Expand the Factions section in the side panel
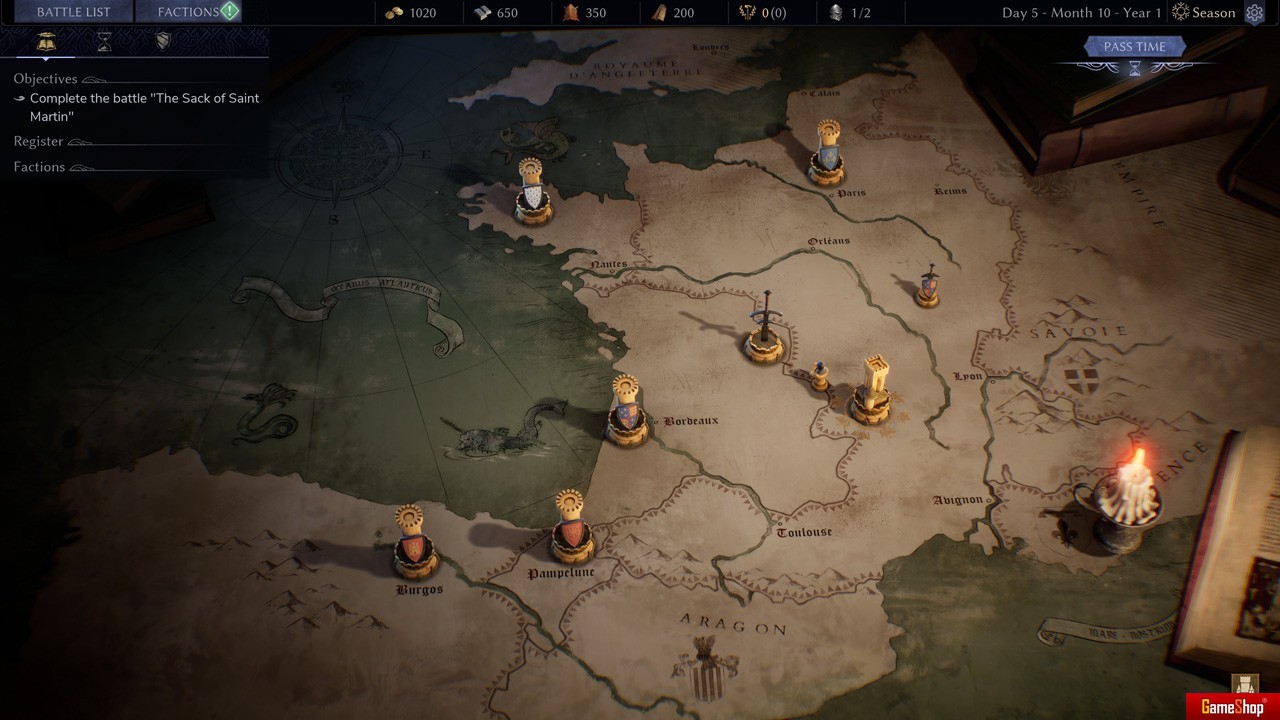The height and width of the screenshot is (720, 1280). tap(40, 167)
